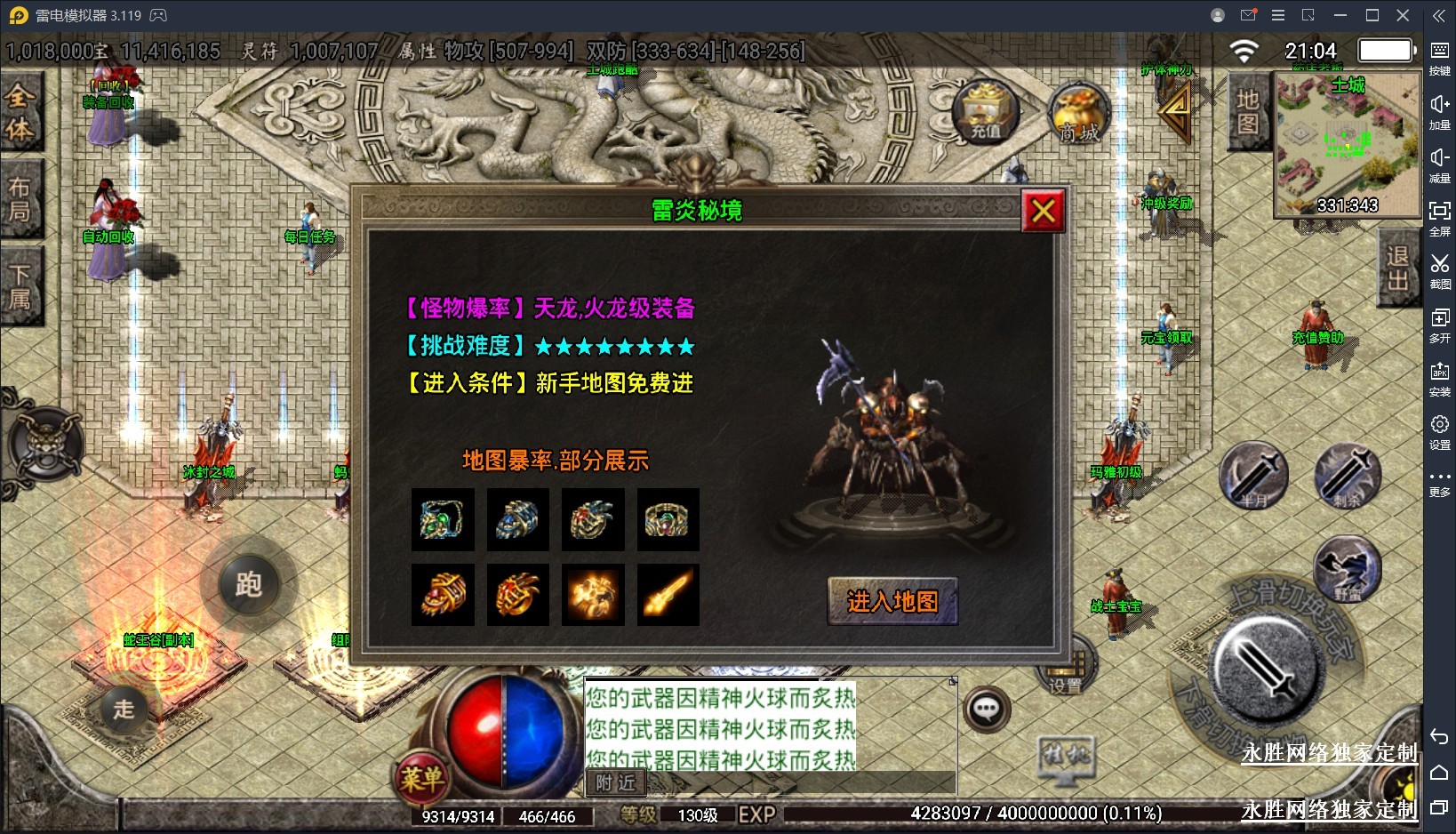
Task: Activate the 野蛮 charge skill
Action: click(x=1348, y=569)
